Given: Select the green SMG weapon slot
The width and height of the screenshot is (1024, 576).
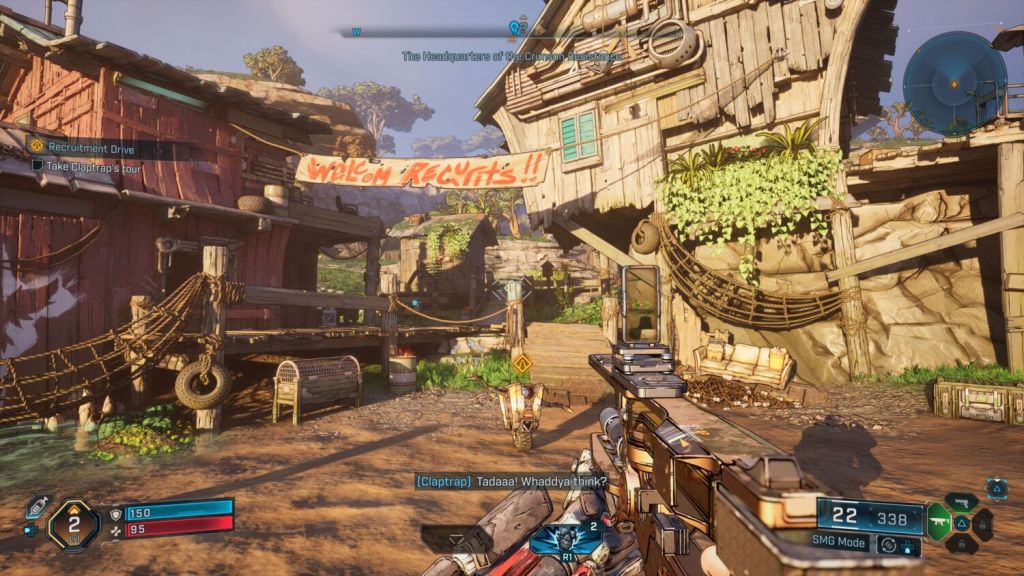Looking at the screenshot, I should [938, 521].
